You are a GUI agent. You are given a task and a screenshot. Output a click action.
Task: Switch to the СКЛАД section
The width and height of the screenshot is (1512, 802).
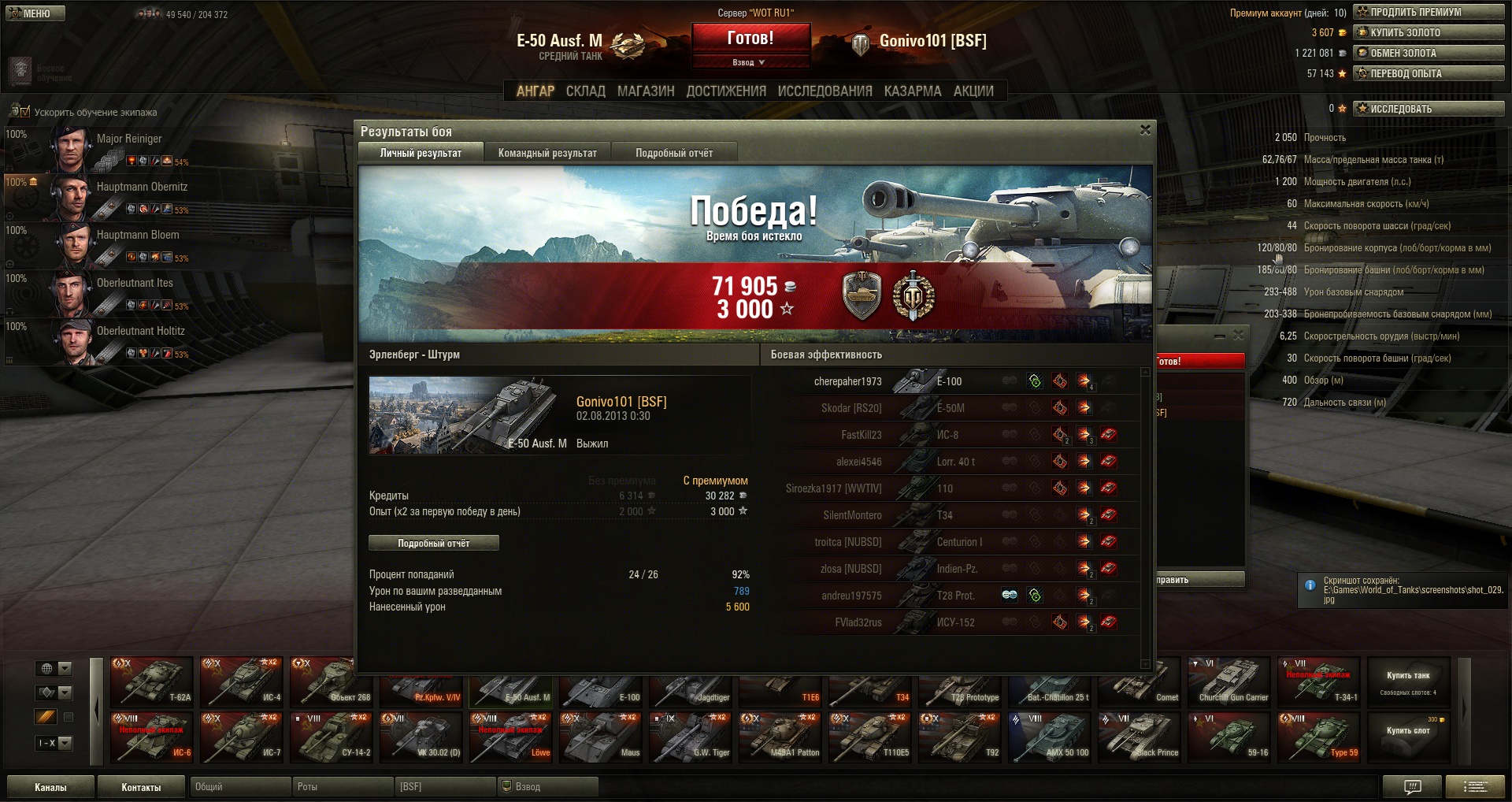tap(585, 91)
